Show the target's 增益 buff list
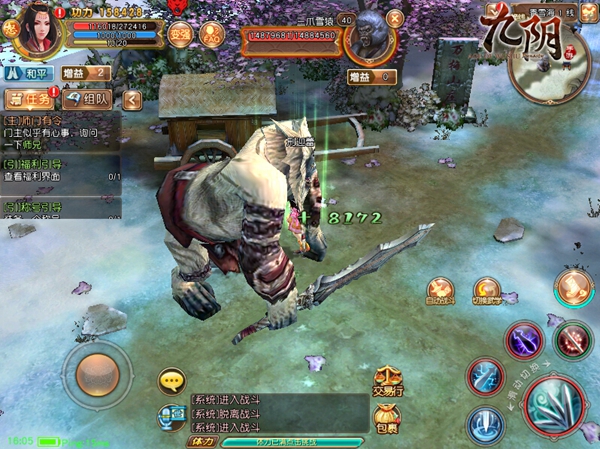The width and height of the screenshot is (600, 449). point(371,77)
